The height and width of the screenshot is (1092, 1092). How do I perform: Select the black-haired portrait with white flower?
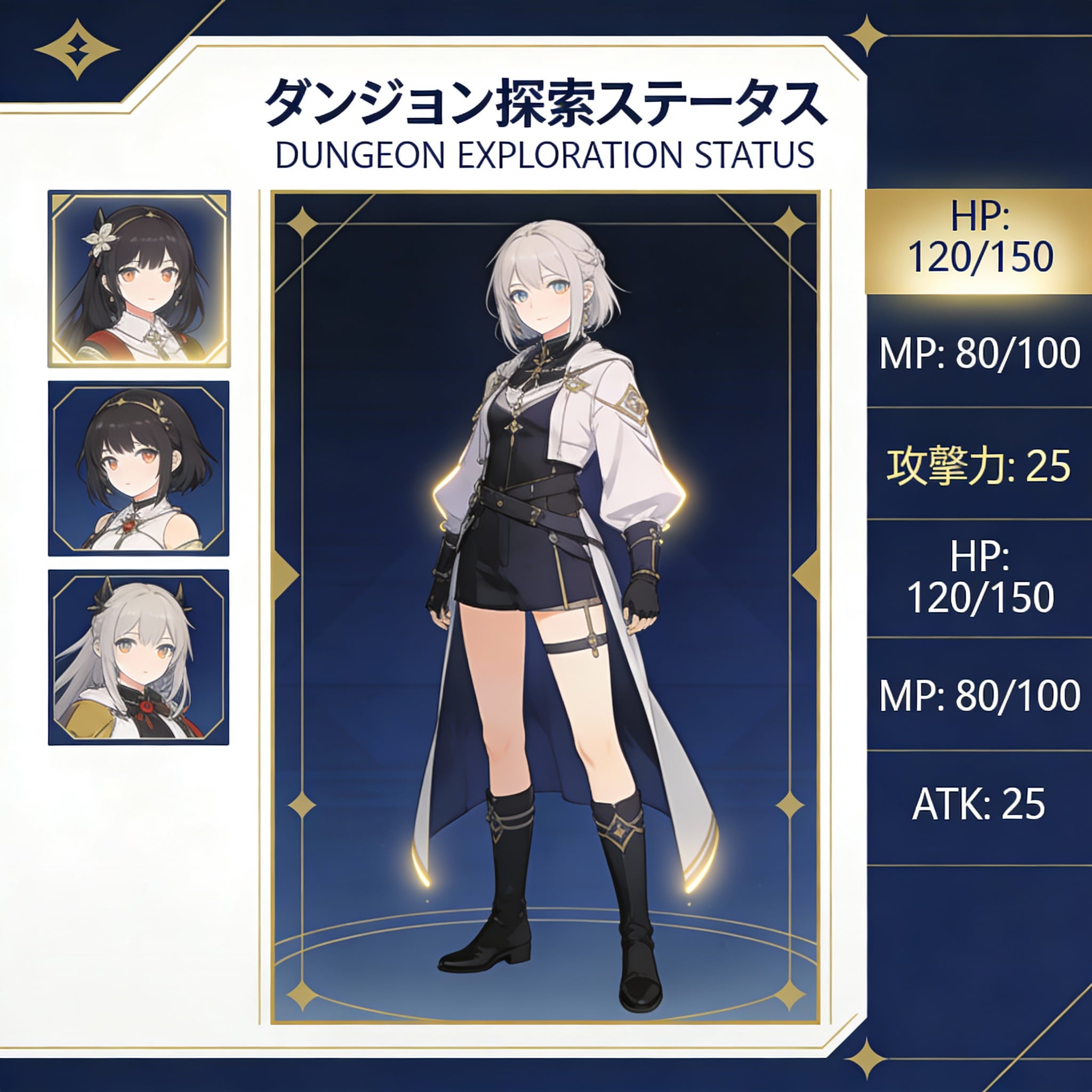pos(139,279)
